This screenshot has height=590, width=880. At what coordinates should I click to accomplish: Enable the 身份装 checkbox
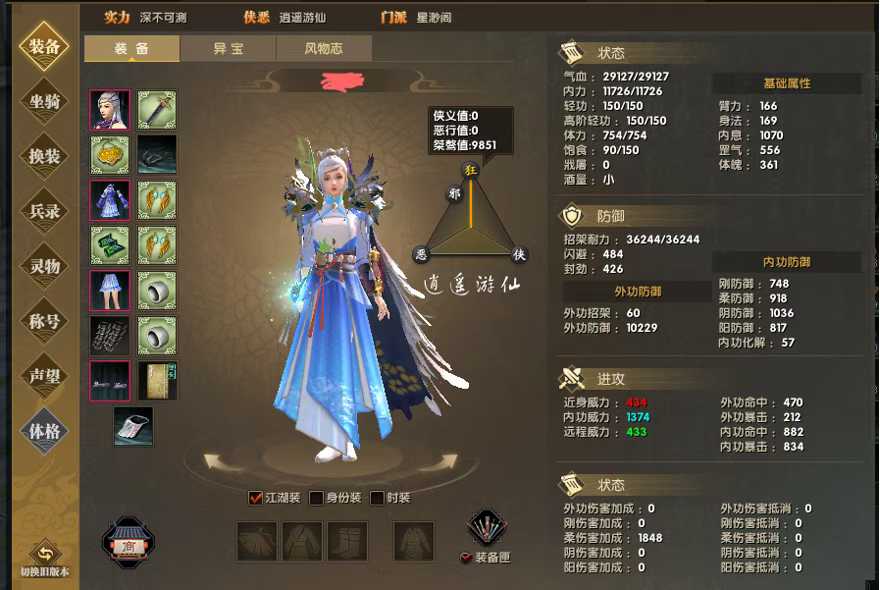click(x=316, y=498)
